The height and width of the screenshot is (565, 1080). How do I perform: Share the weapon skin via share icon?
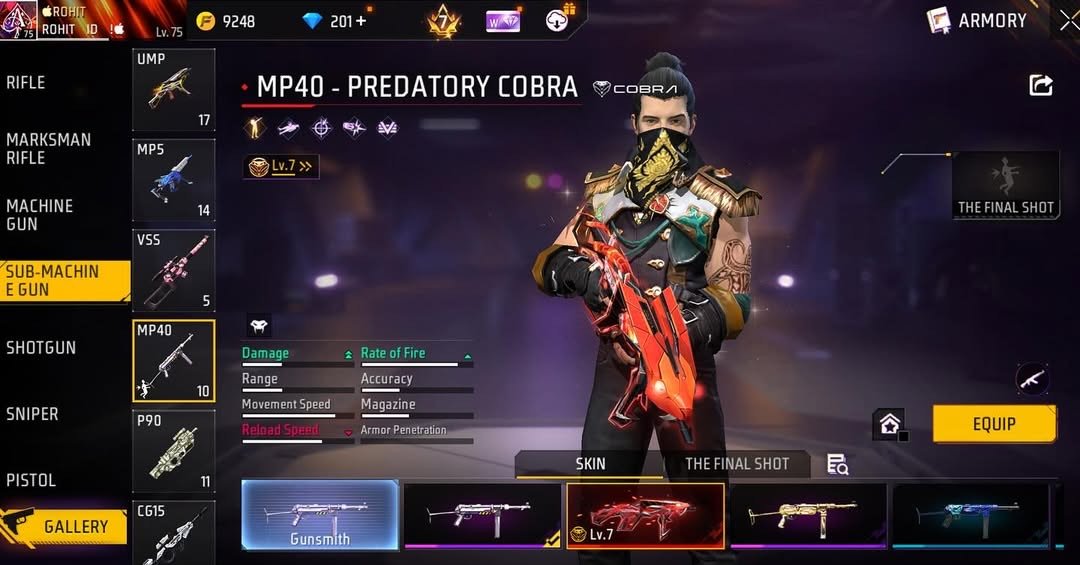(1041, 86)
